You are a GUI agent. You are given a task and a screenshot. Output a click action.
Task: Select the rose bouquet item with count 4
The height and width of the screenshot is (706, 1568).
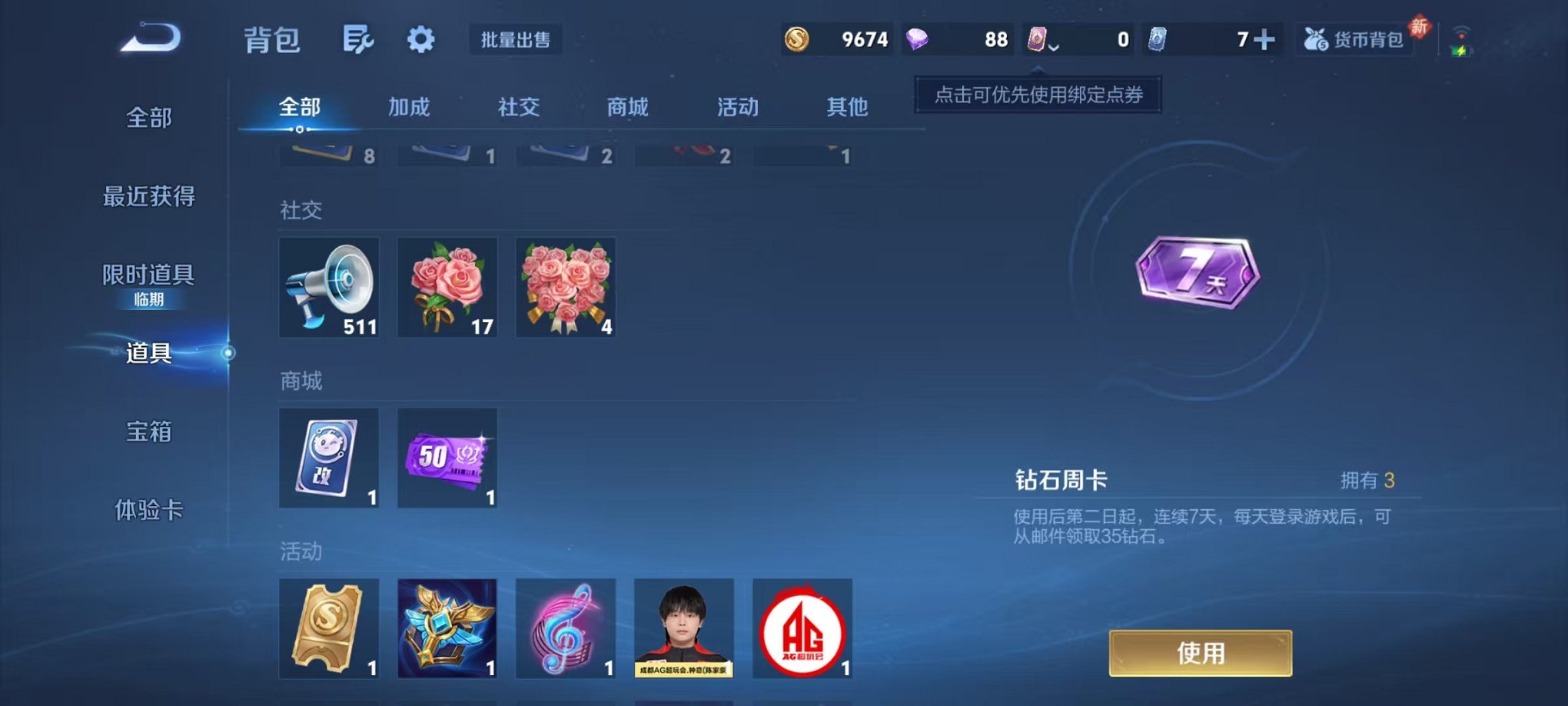(x=566, y=288)
